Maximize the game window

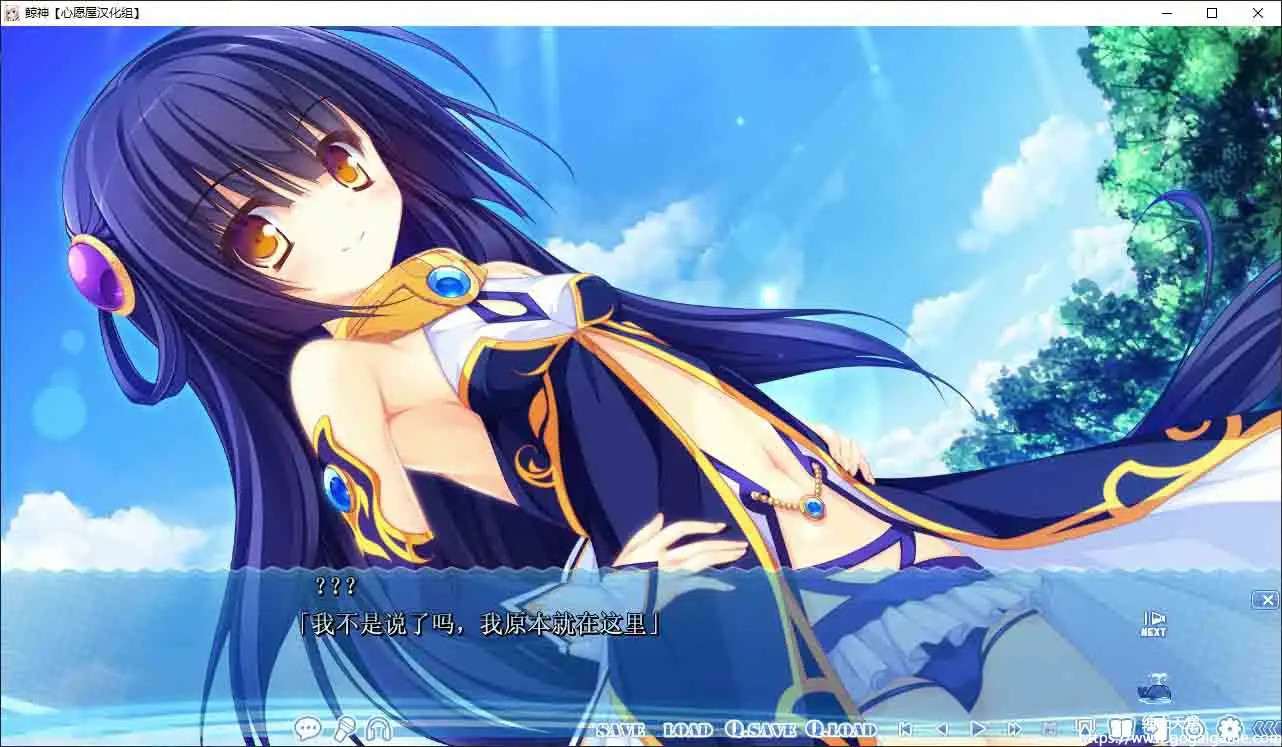pyautogui.click(x=1212, y=13)
